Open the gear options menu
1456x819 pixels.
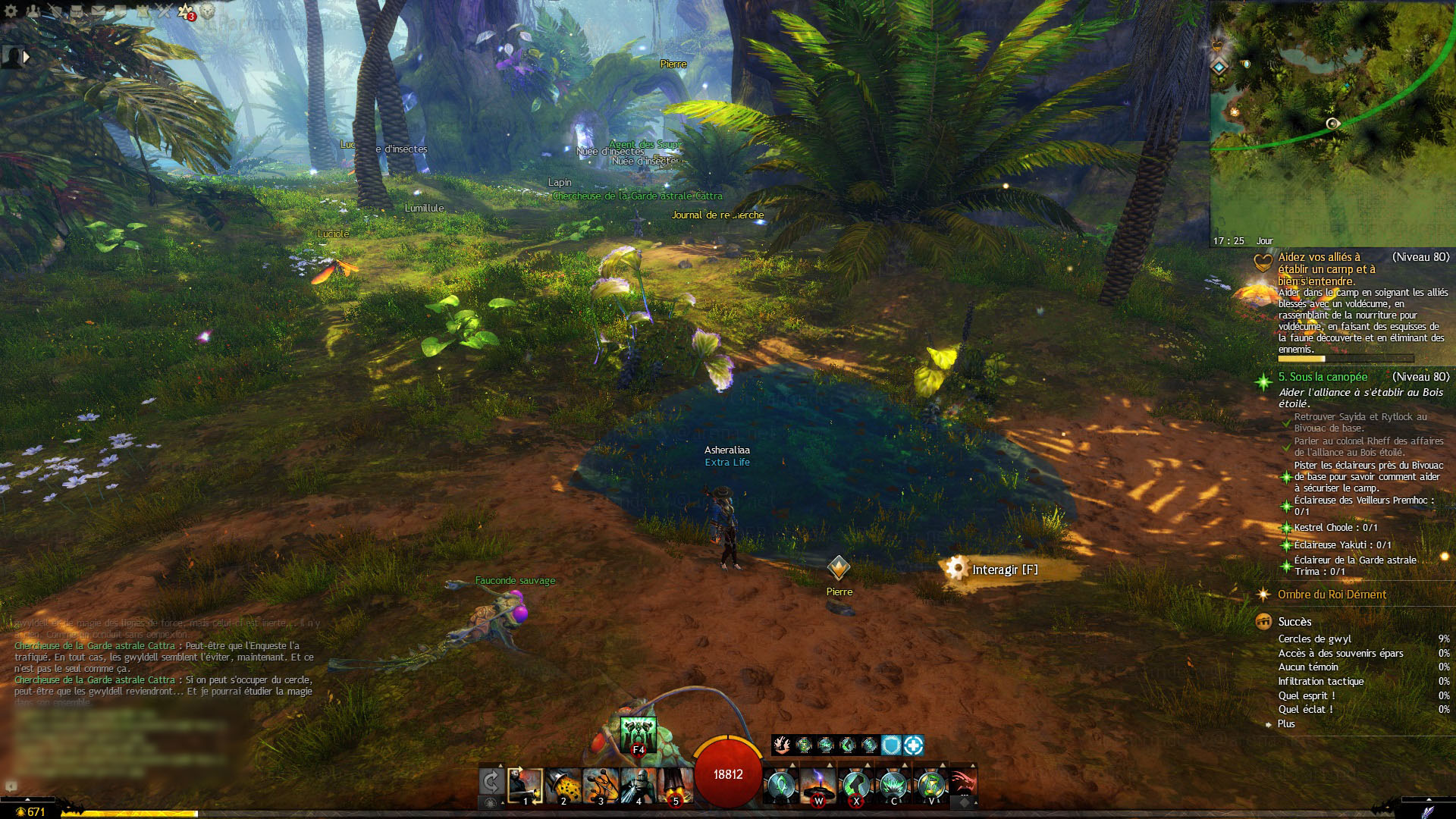11,11
